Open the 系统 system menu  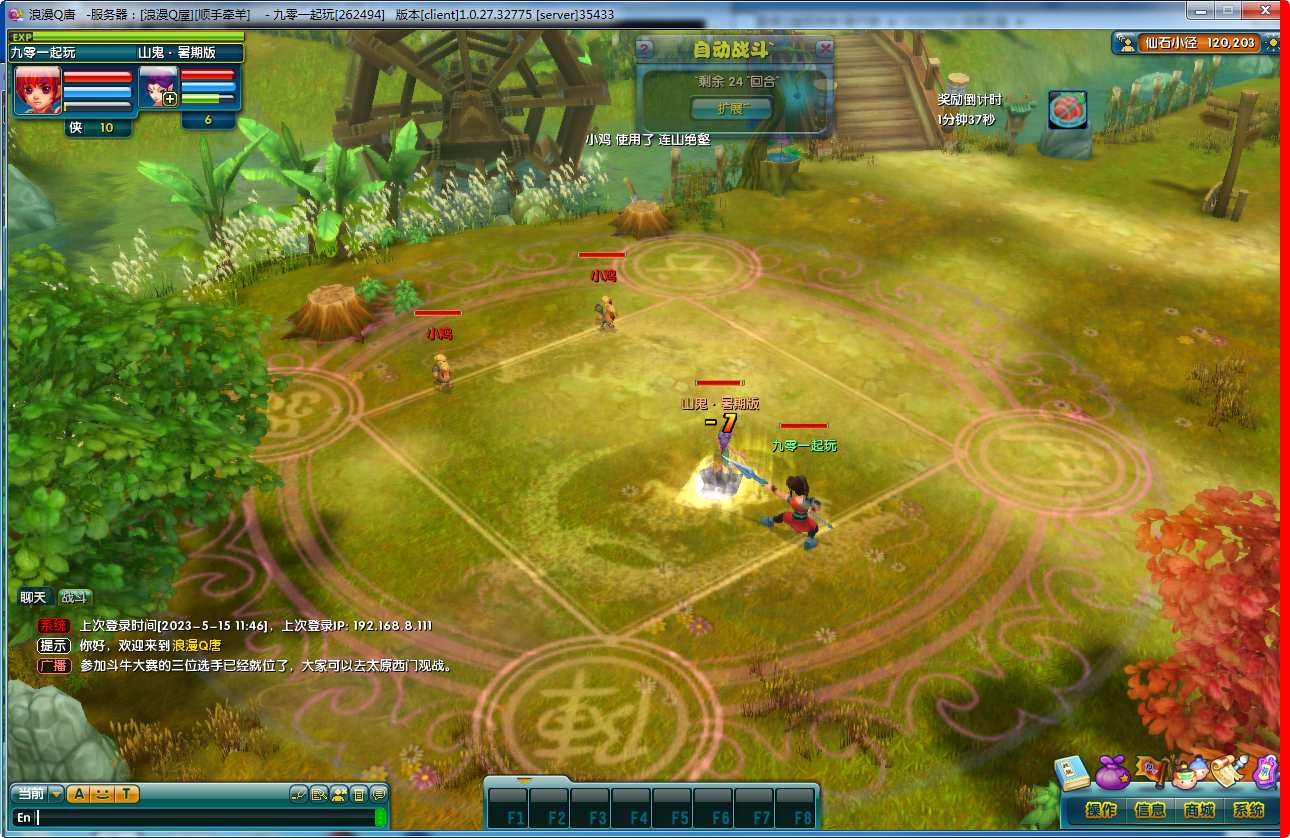tap(1248, 810)
